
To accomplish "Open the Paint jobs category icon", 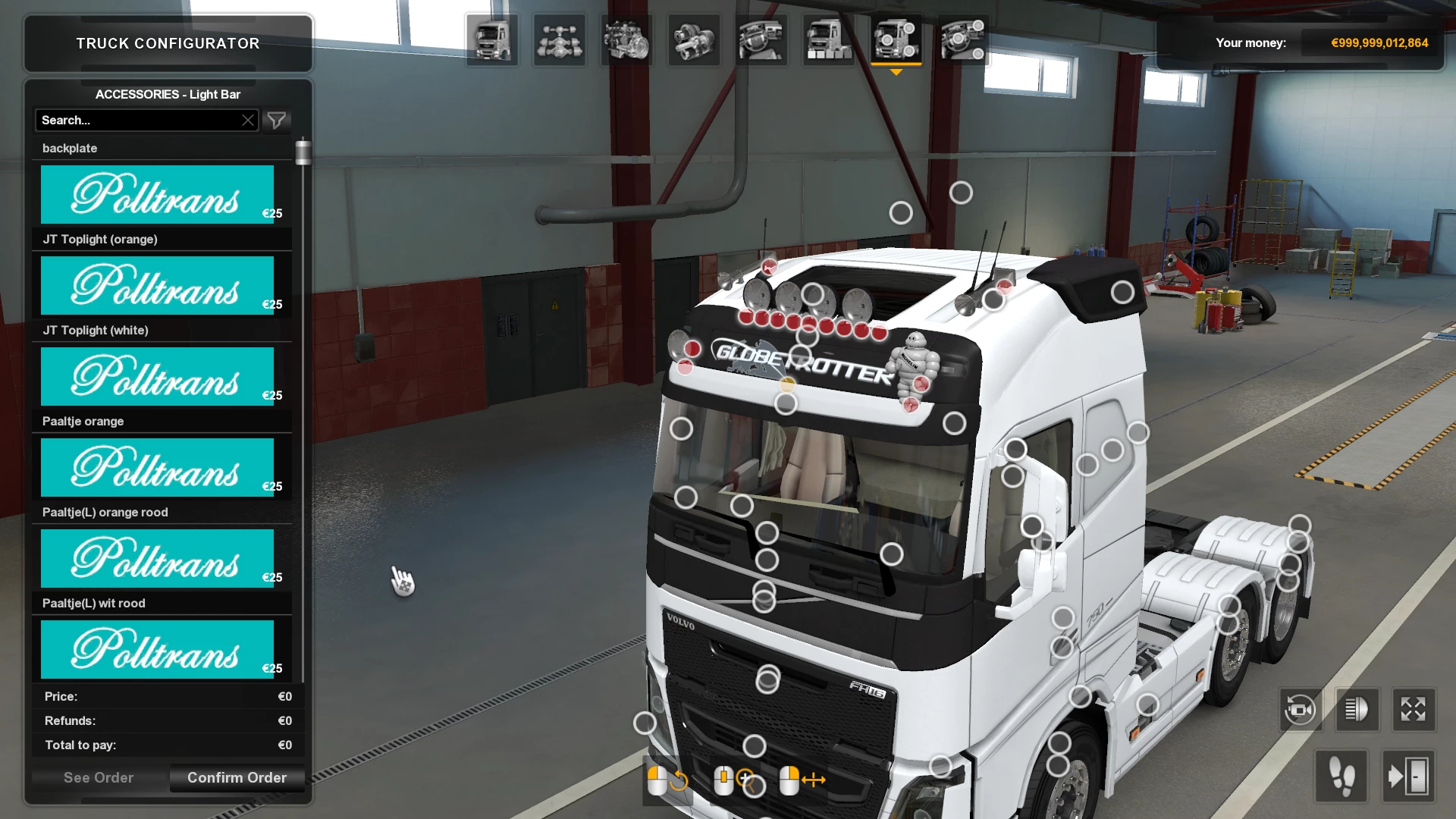I will coord(829,39).
